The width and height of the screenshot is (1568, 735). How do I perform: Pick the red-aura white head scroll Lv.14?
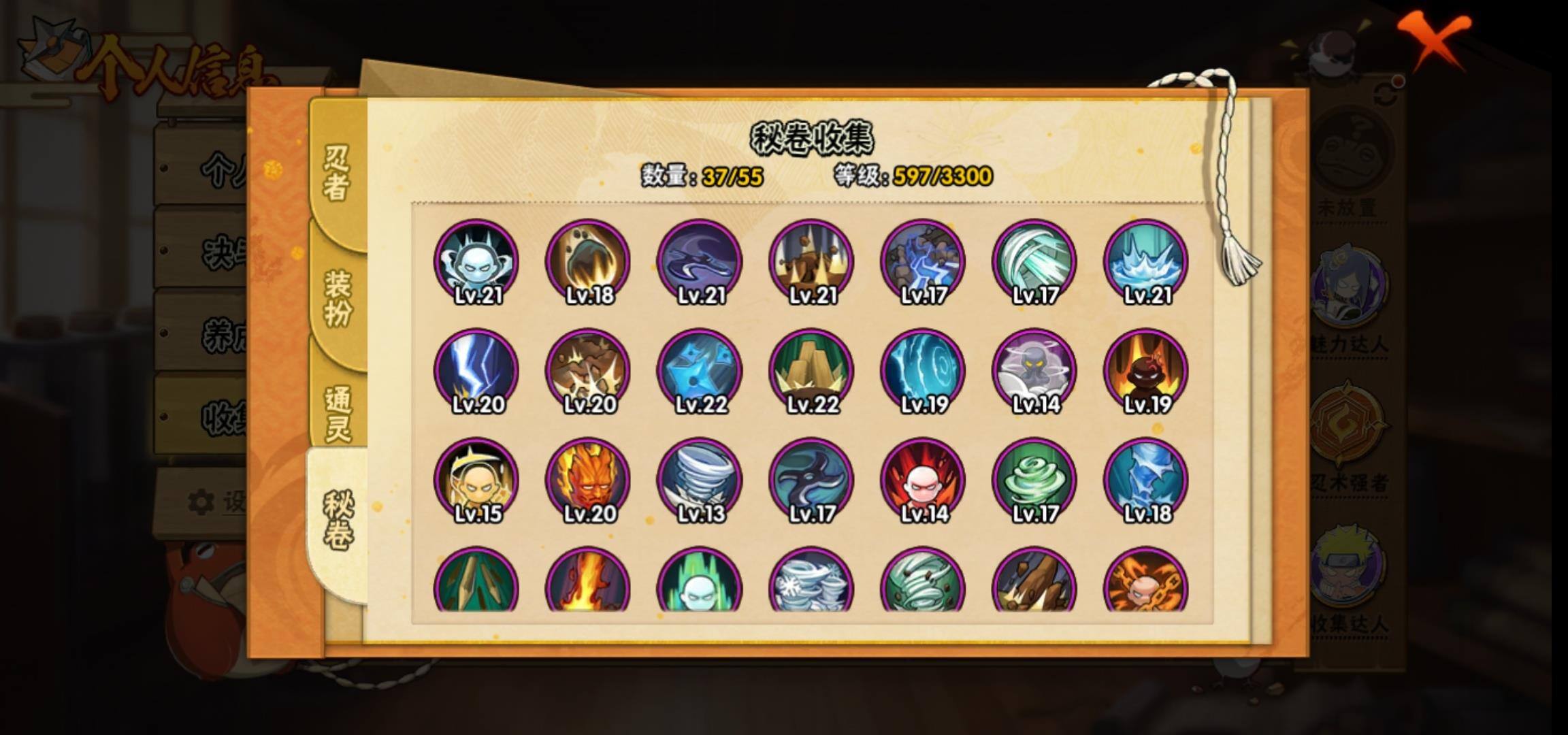[923, 480]
